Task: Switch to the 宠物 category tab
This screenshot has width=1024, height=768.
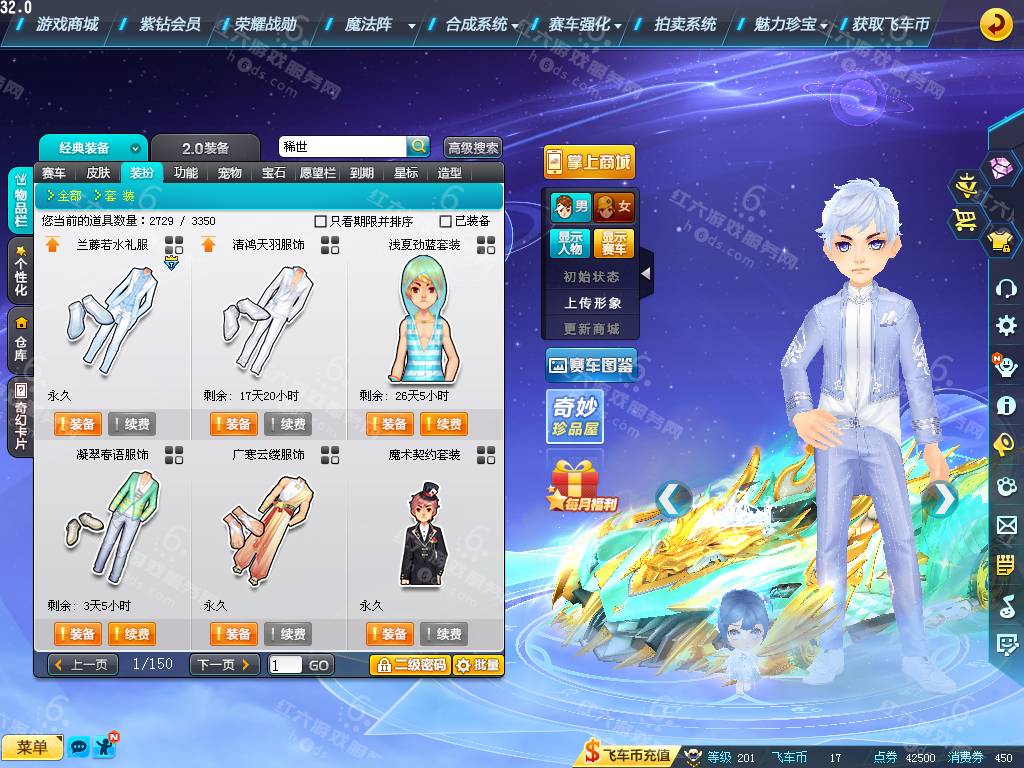Action: click(x=230, y=173)
